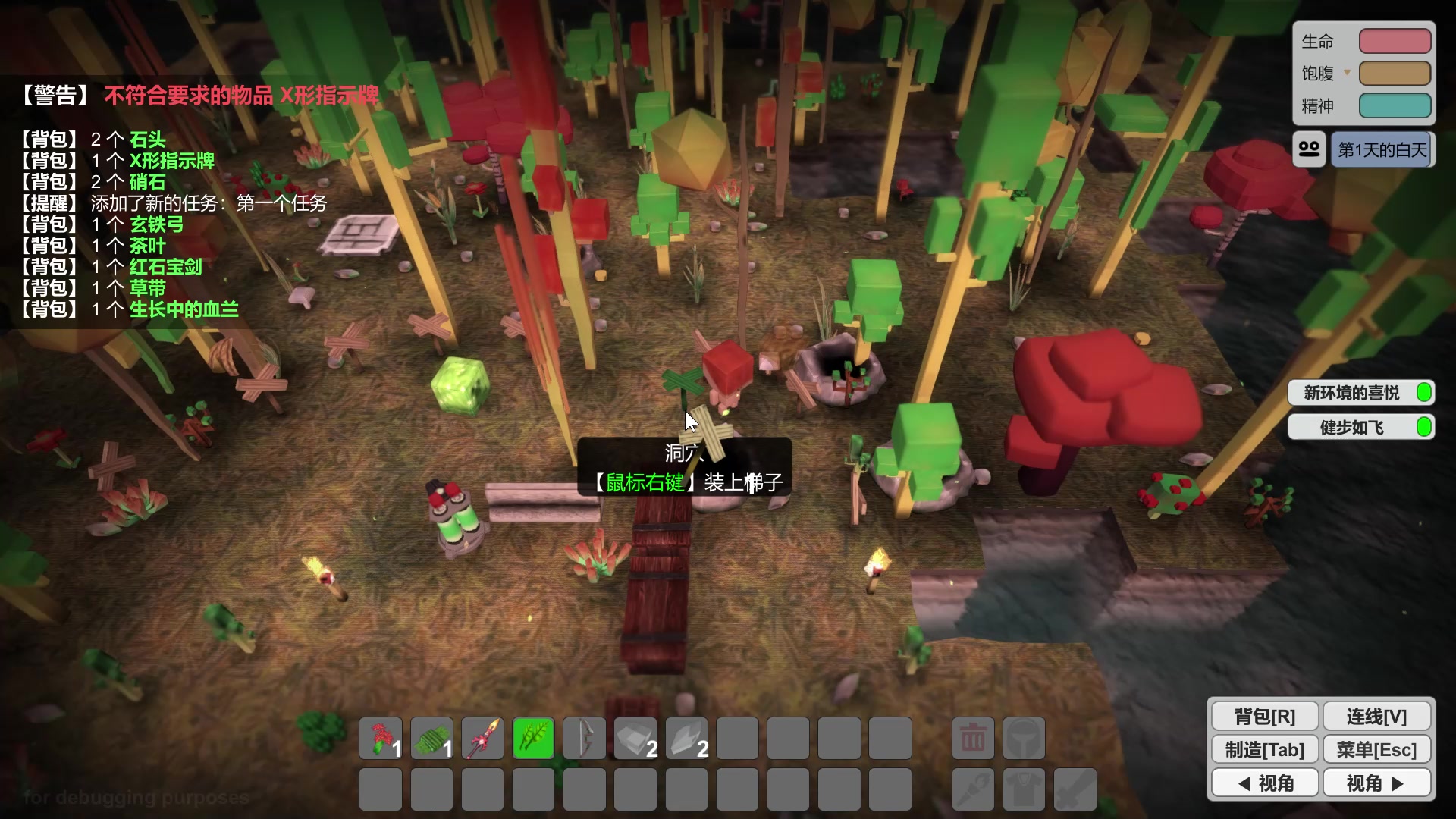Select the red blood orchid hotbar slot
The height and width of the screenshot is (819, 1456).
point(381,738)
